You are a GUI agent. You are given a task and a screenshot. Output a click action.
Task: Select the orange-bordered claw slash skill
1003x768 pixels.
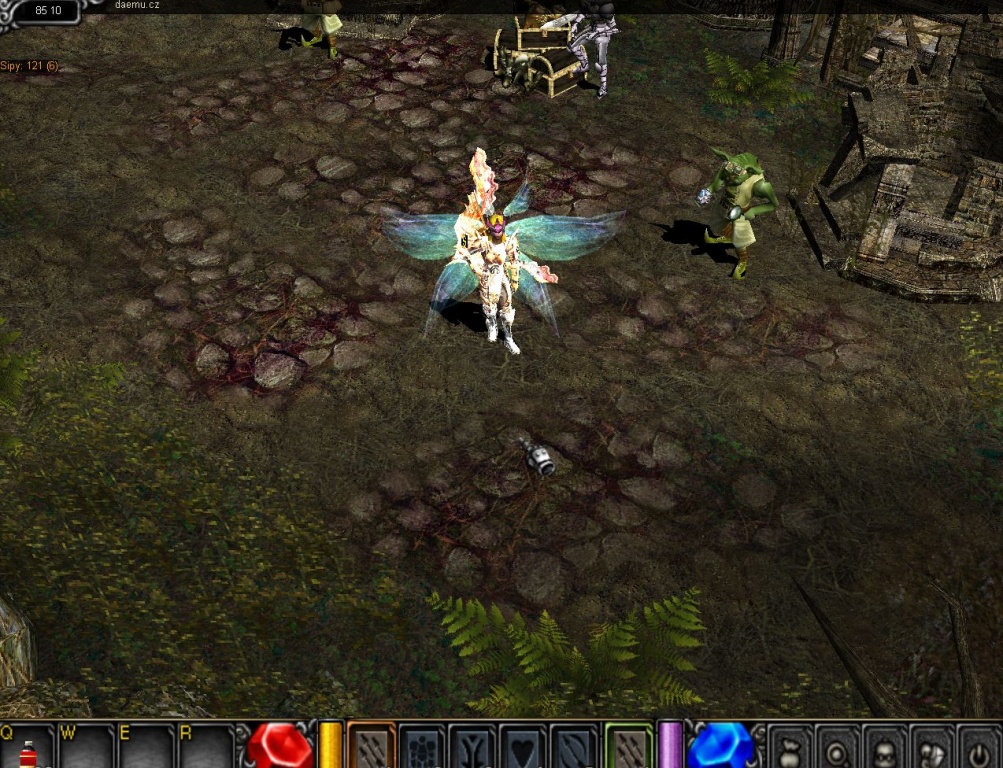(371, 747)
